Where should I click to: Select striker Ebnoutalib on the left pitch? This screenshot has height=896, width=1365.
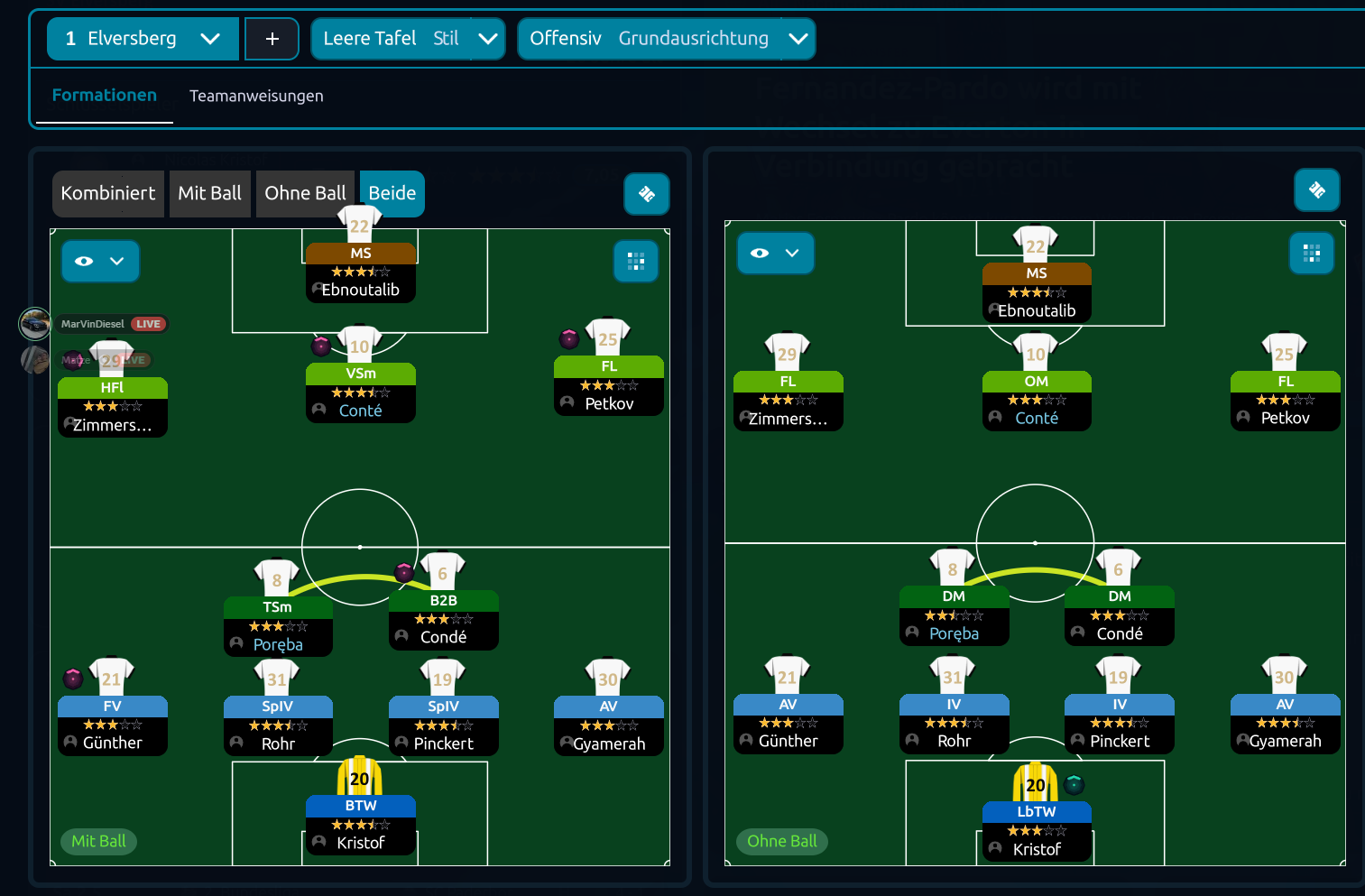click(360, 272)
